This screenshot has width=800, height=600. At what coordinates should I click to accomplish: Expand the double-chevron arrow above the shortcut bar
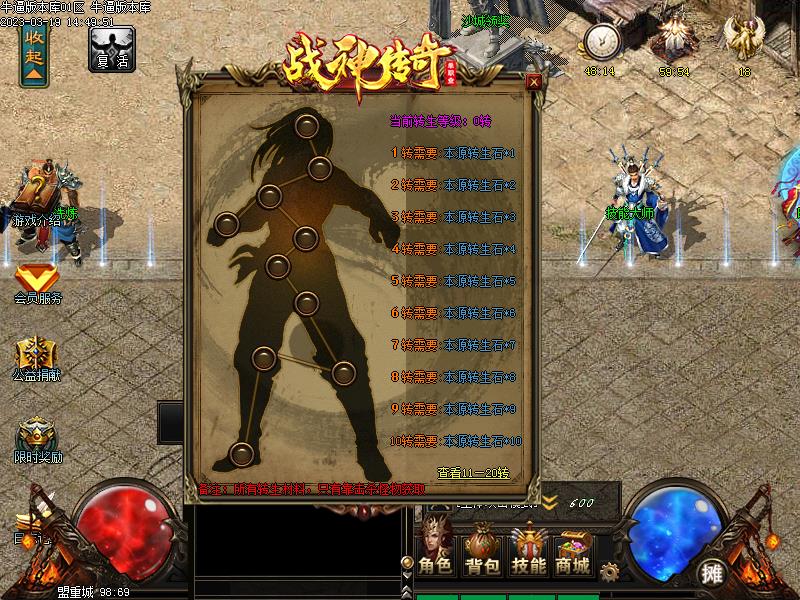pyautogui.click(x=550, y=502)
